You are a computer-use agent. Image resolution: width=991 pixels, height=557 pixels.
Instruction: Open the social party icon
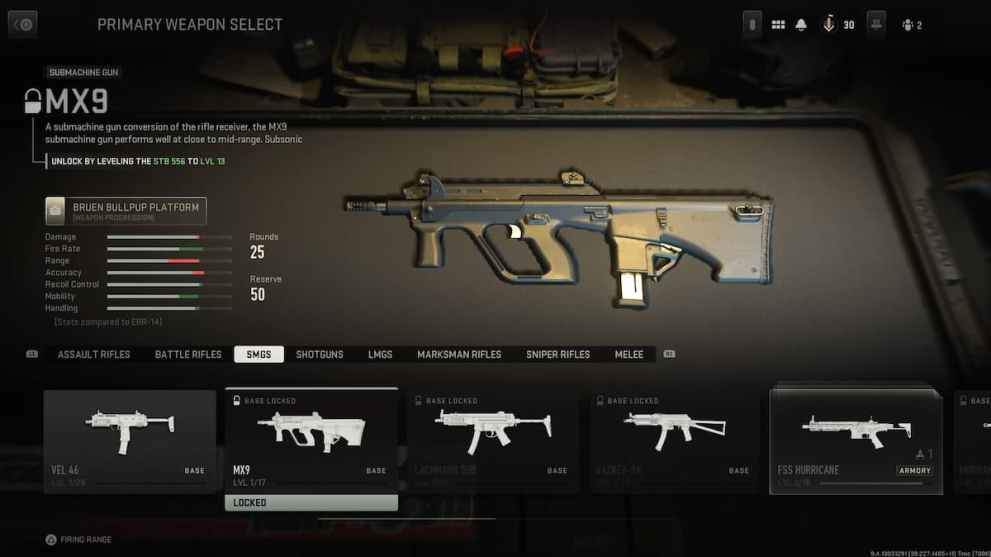[x=911, y=25]
